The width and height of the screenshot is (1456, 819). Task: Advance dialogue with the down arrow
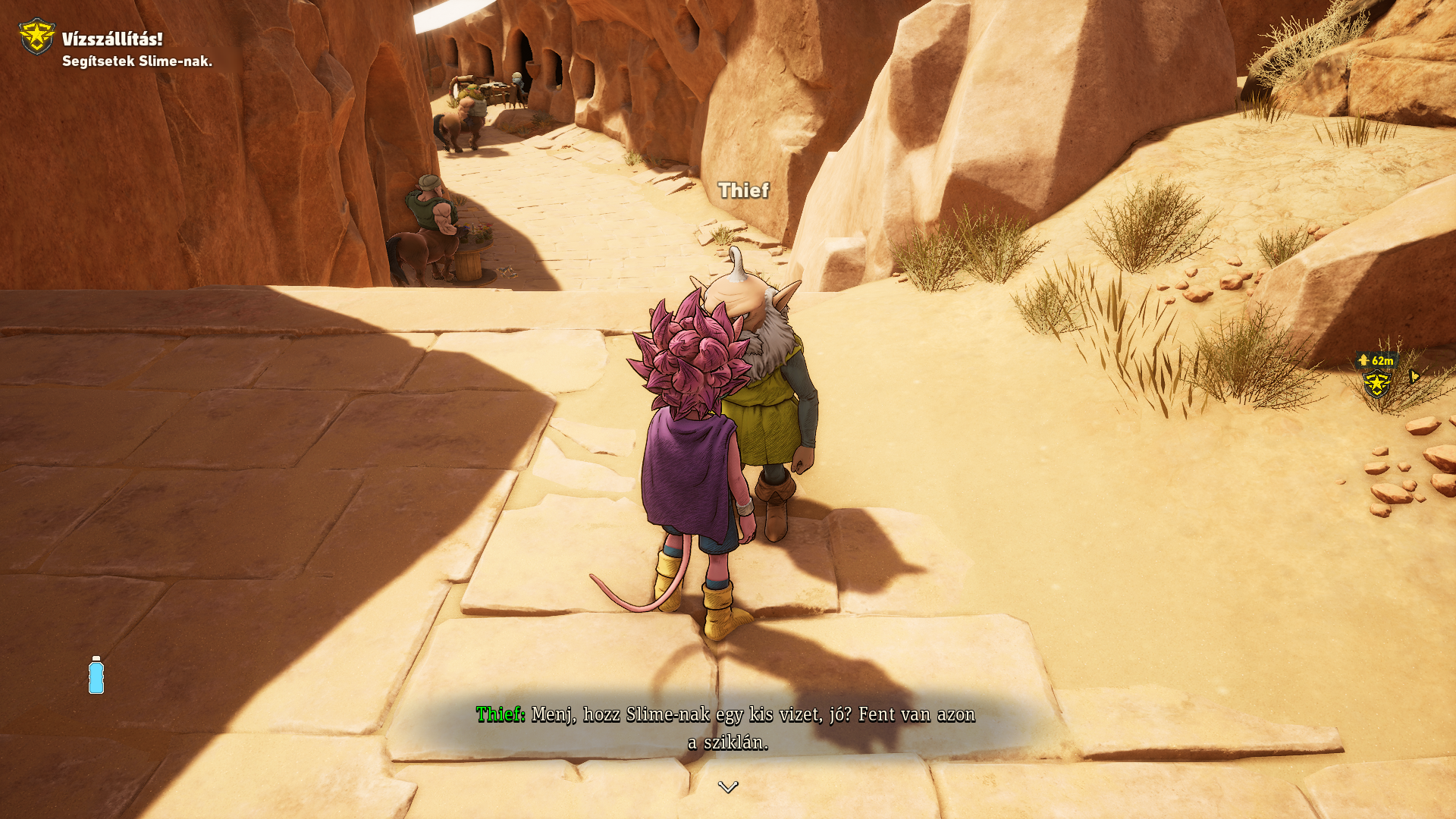tap(728, 787)
